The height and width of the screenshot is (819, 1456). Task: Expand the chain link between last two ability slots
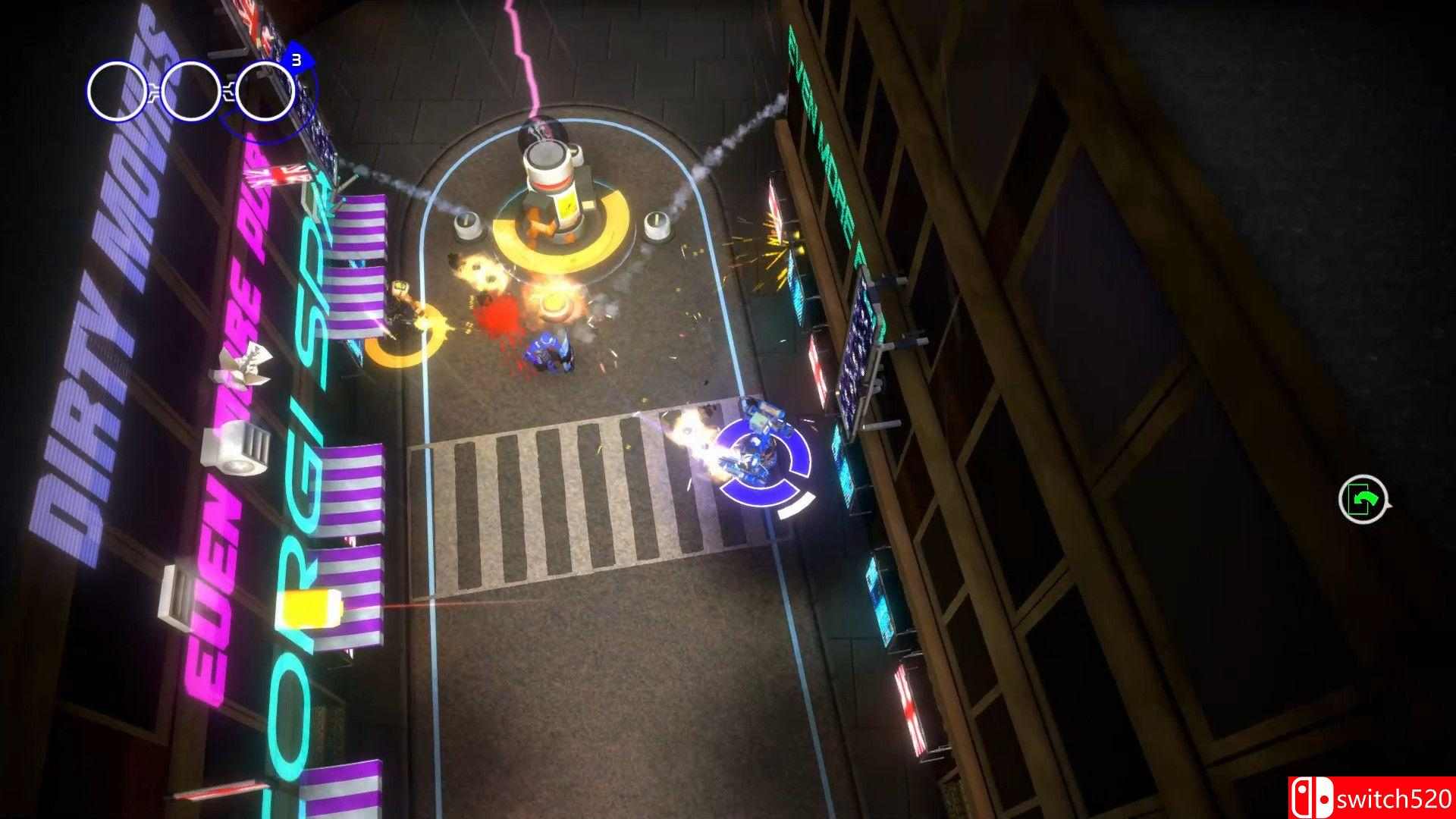point(229,93)
